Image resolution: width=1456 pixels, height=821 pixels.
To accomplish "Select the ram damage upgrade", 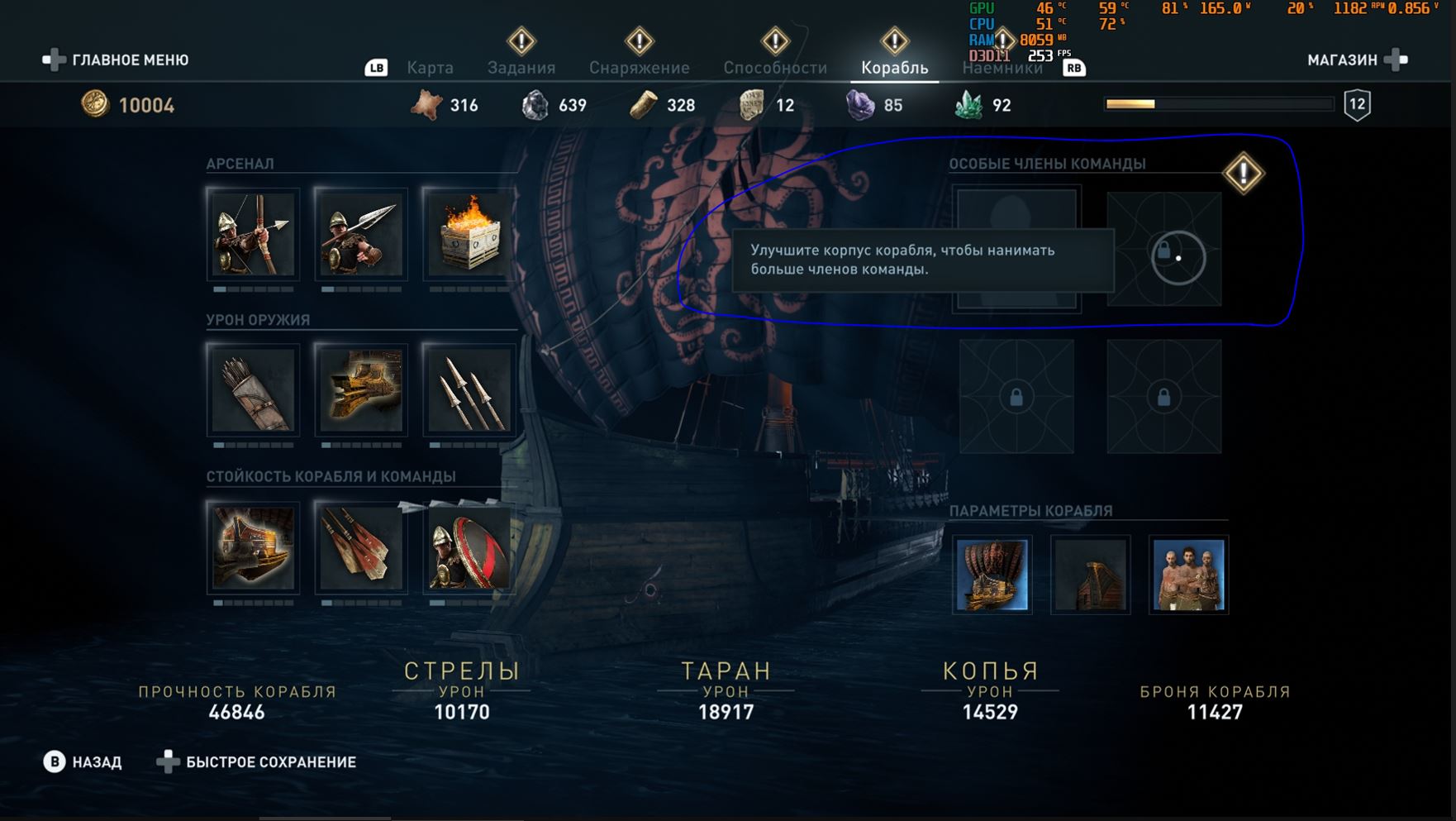I will (361, 389).
